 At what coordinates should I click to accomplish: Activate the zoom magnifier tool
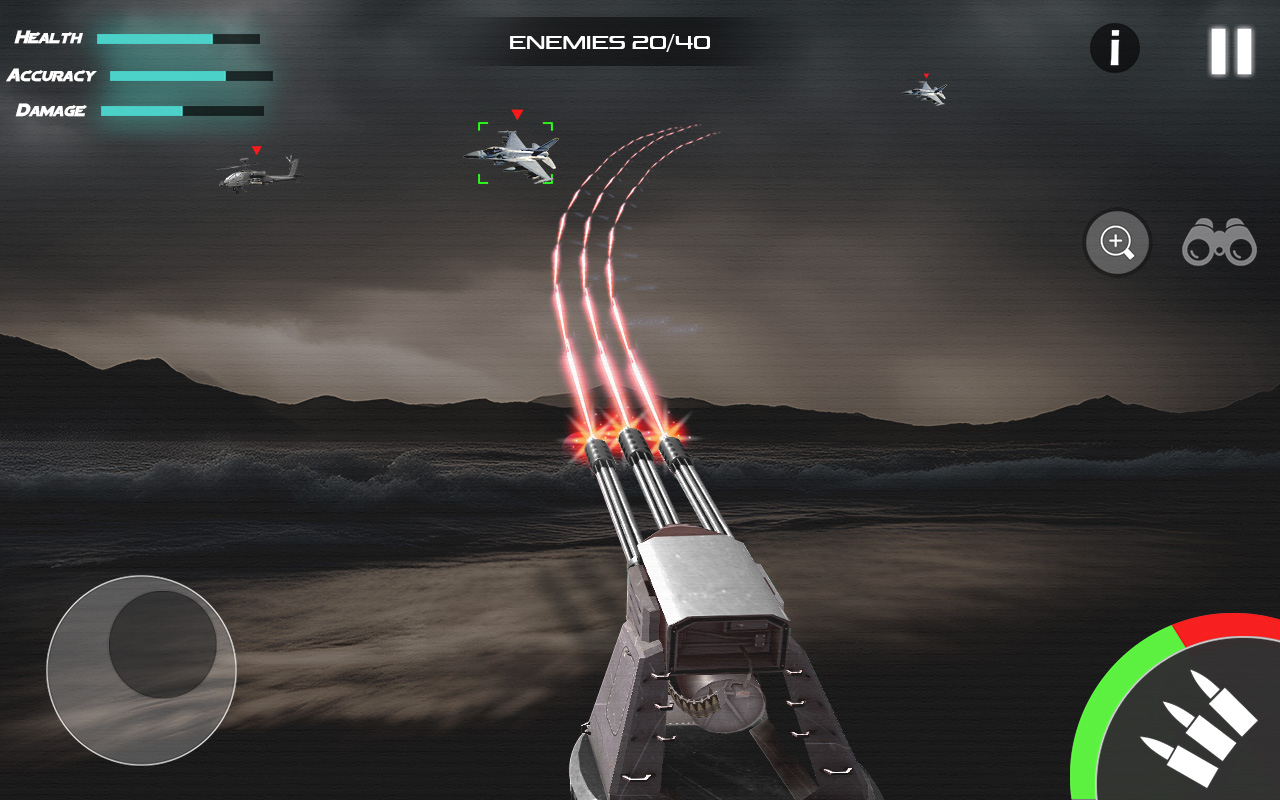click(1117, 242)
